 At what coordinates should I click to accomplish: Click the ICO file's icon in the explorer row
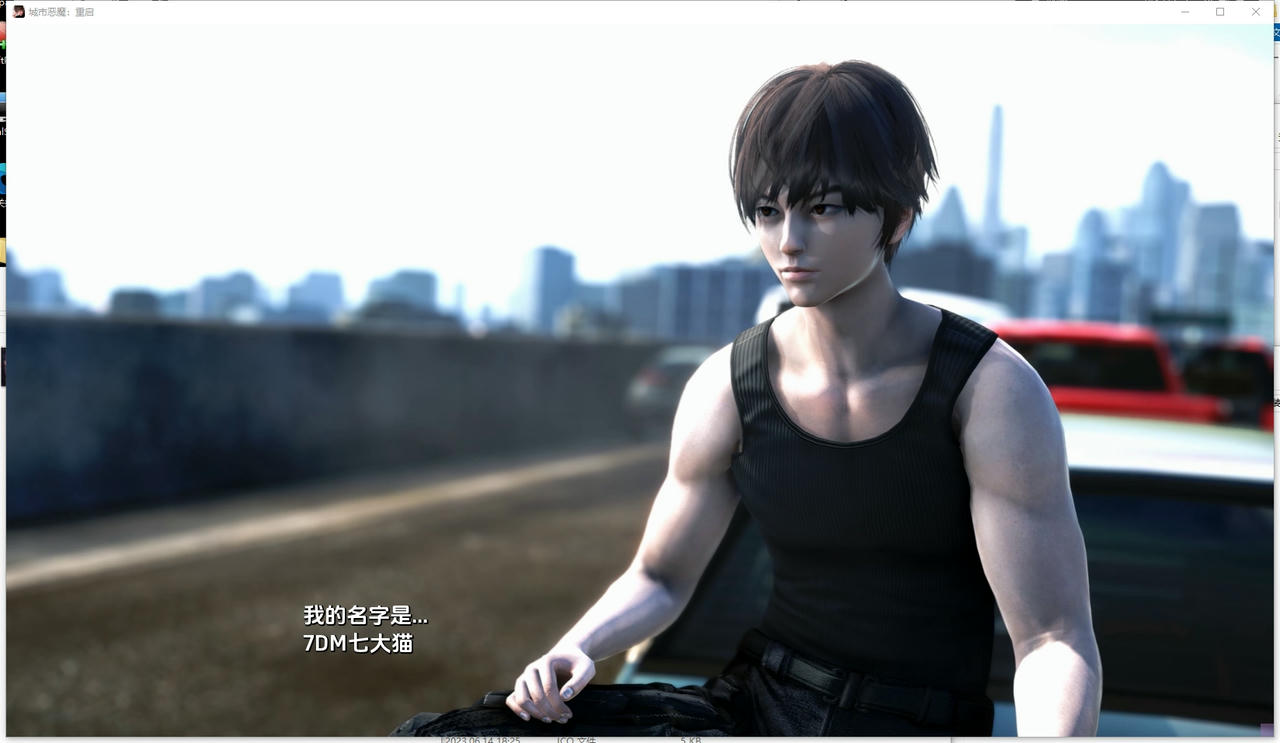(x=428, y=740)
